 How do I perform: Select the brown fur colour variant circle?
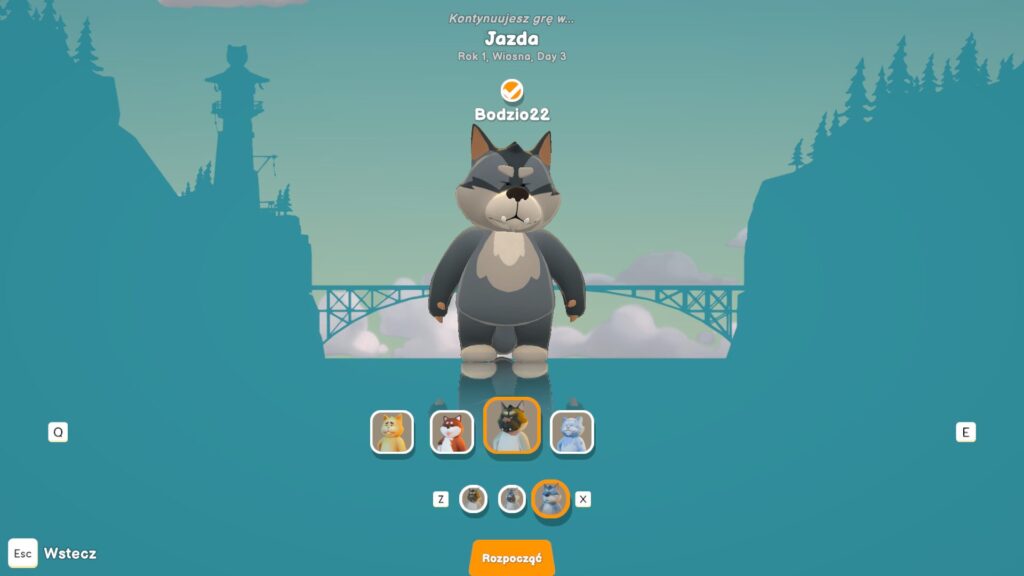click(473, 498)
